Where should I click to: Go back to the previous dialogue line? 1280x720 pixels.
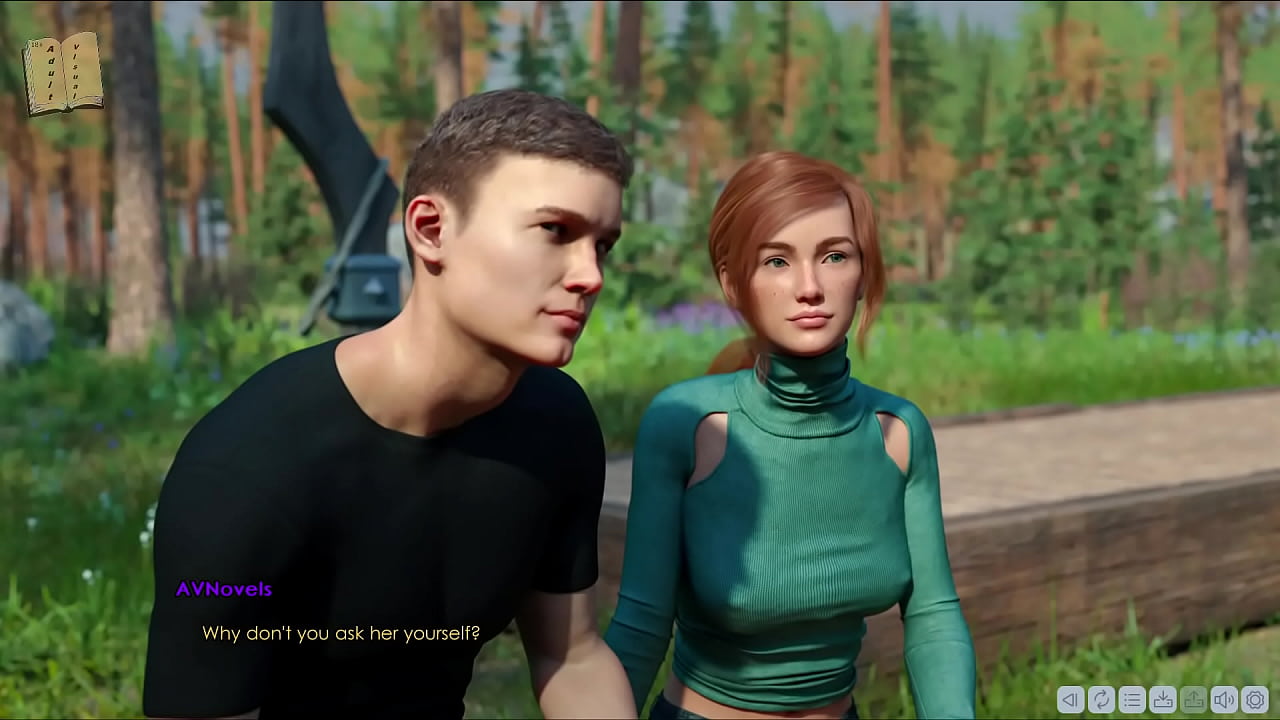[1070, 699]
